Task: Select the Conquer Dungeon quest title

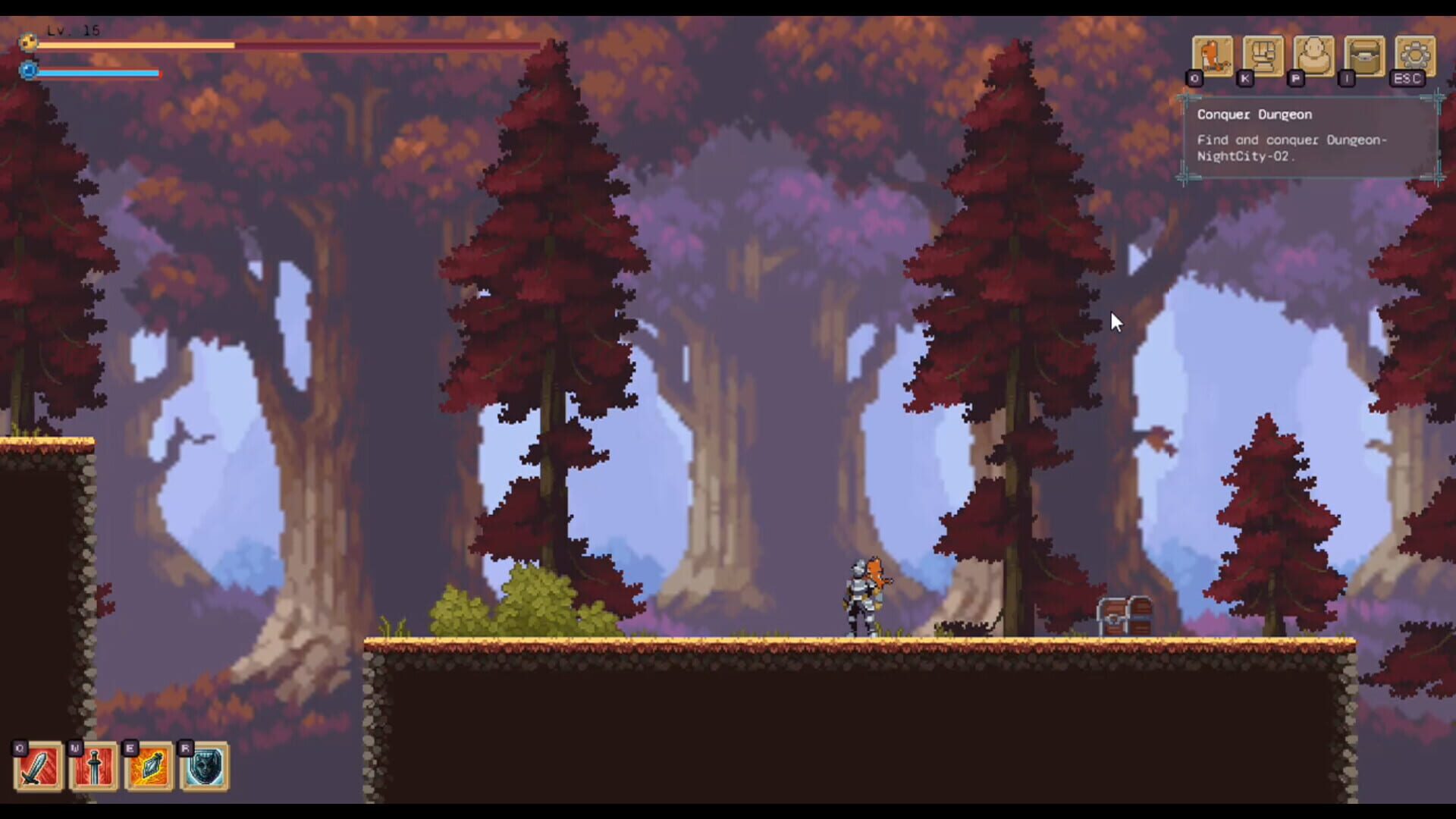Action: tap(1254, 115)
